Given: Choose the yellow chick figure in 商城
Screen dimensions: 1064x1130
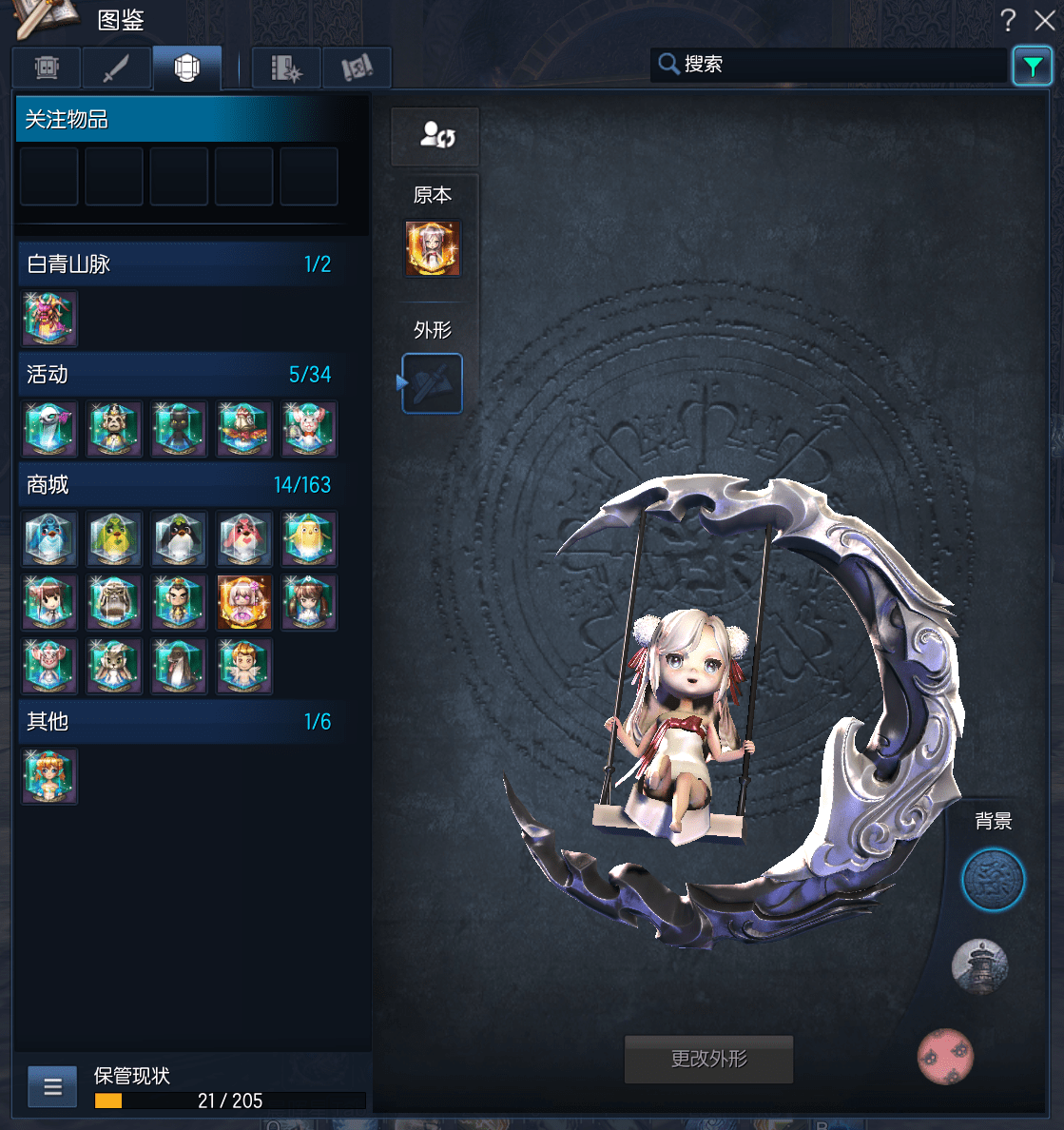Looking at the screenshot, I should coord(309,539).
